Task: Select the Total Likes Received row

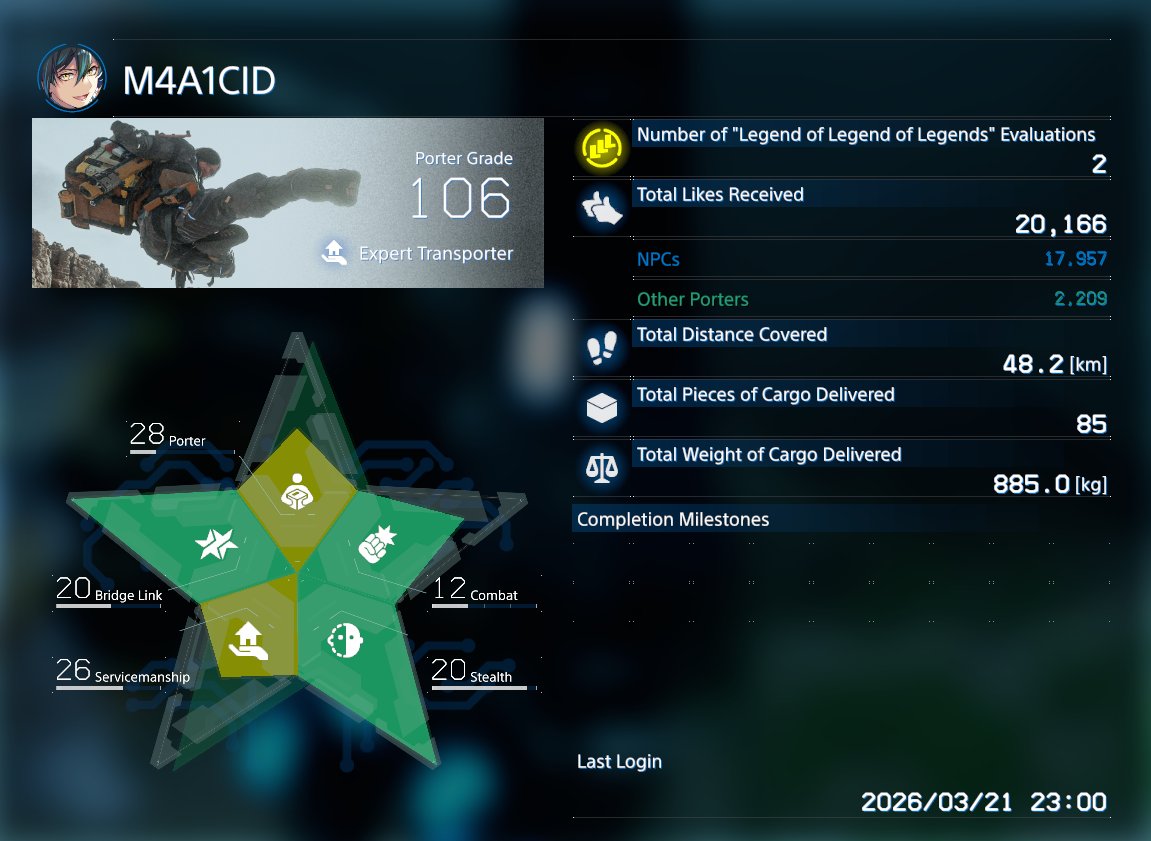Action: (842, 208)
